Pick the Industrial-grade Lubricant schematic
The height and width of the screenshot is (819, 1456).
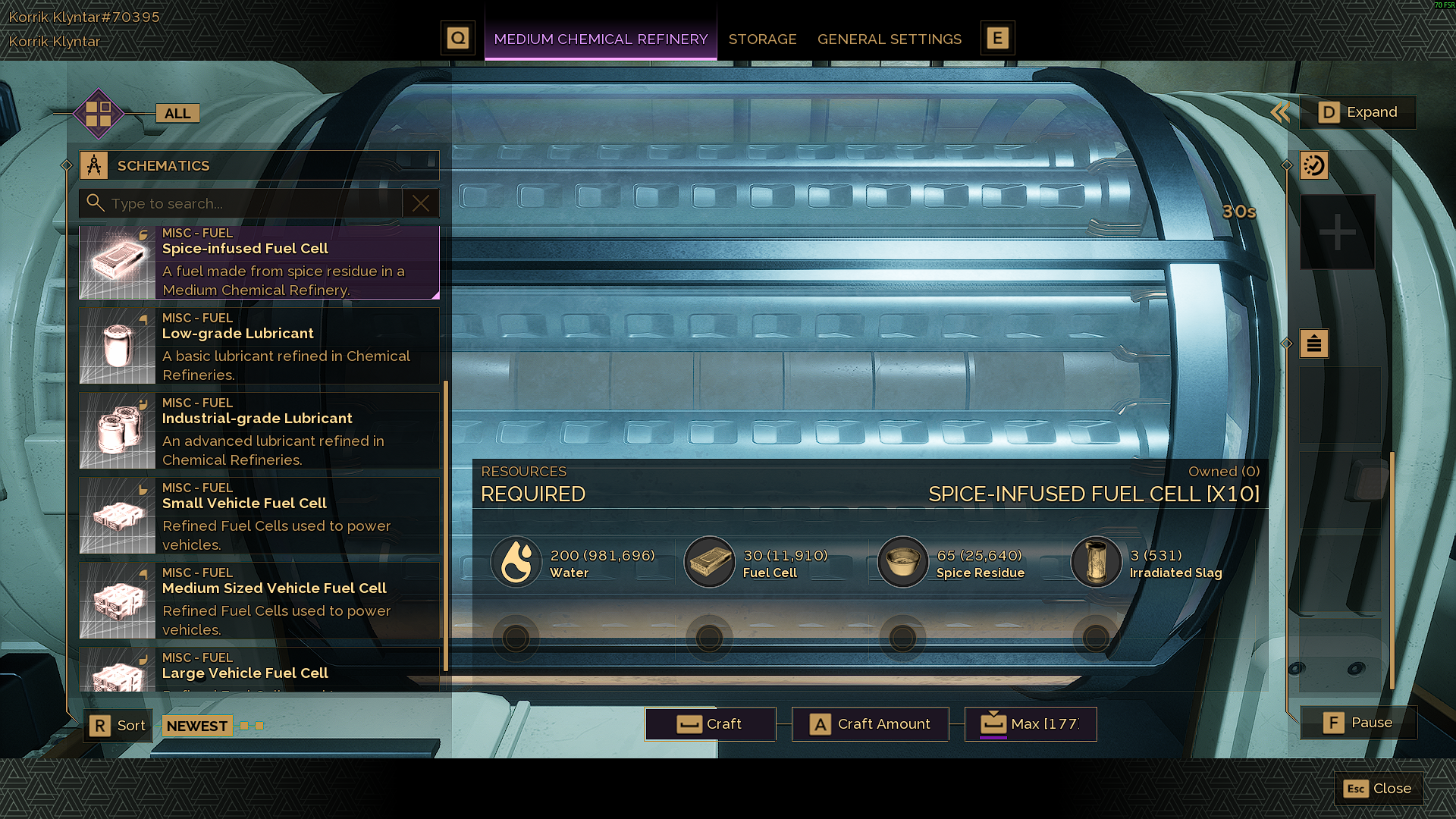(259, 431)
